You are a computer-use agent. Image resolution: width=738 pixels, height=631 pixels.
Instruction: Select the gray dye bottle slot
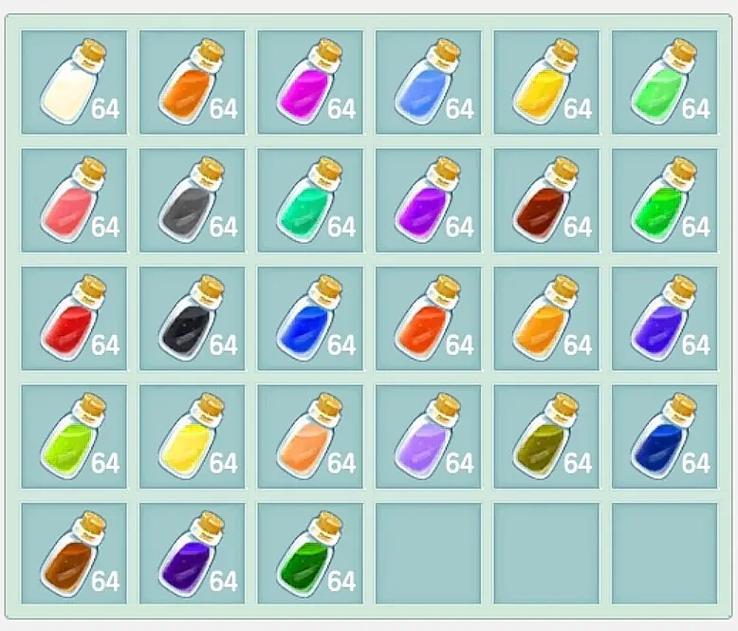pyautogui.click(x=192, y=200)
